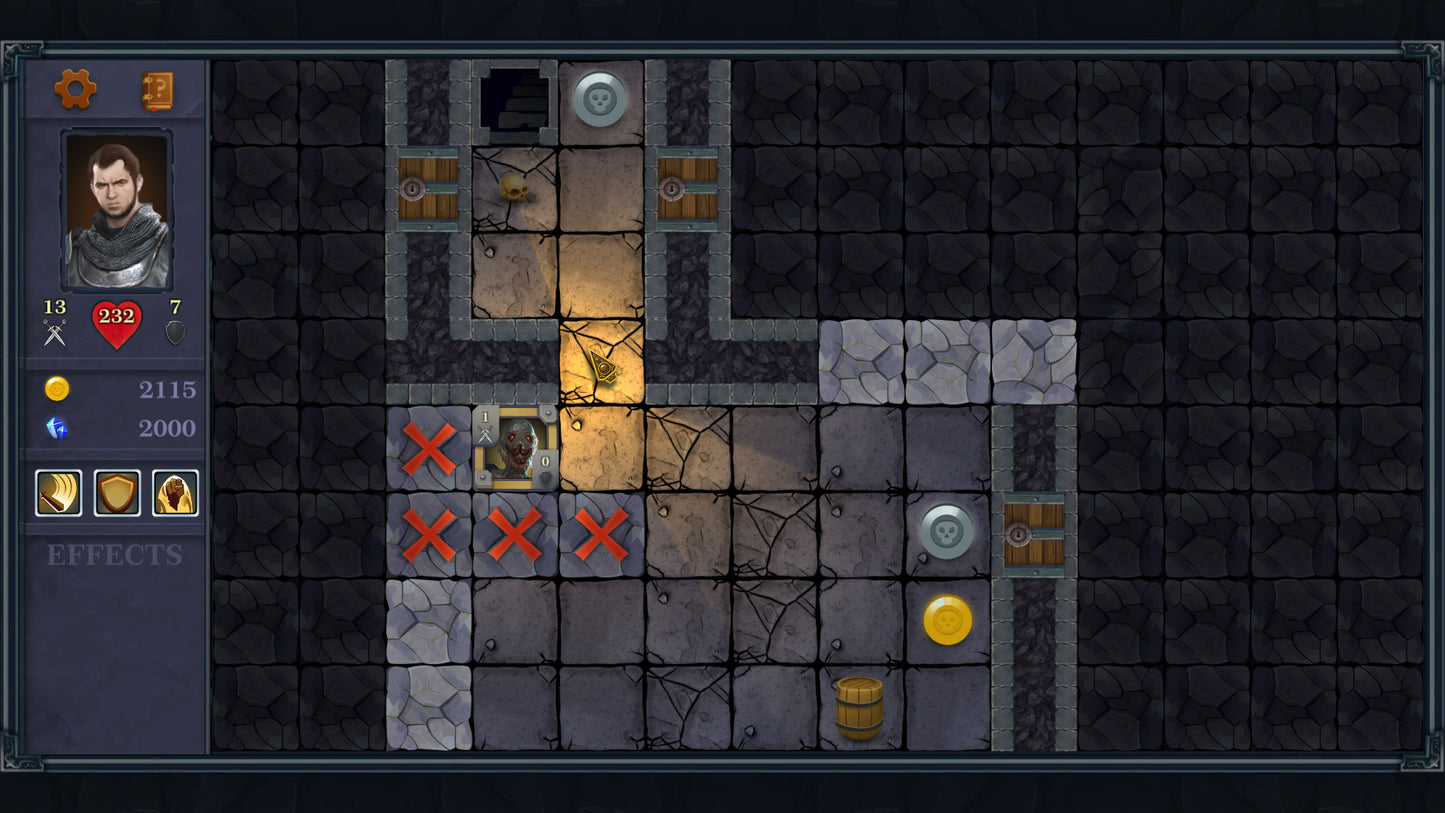Open the character portrait

(x=117, y=207)
